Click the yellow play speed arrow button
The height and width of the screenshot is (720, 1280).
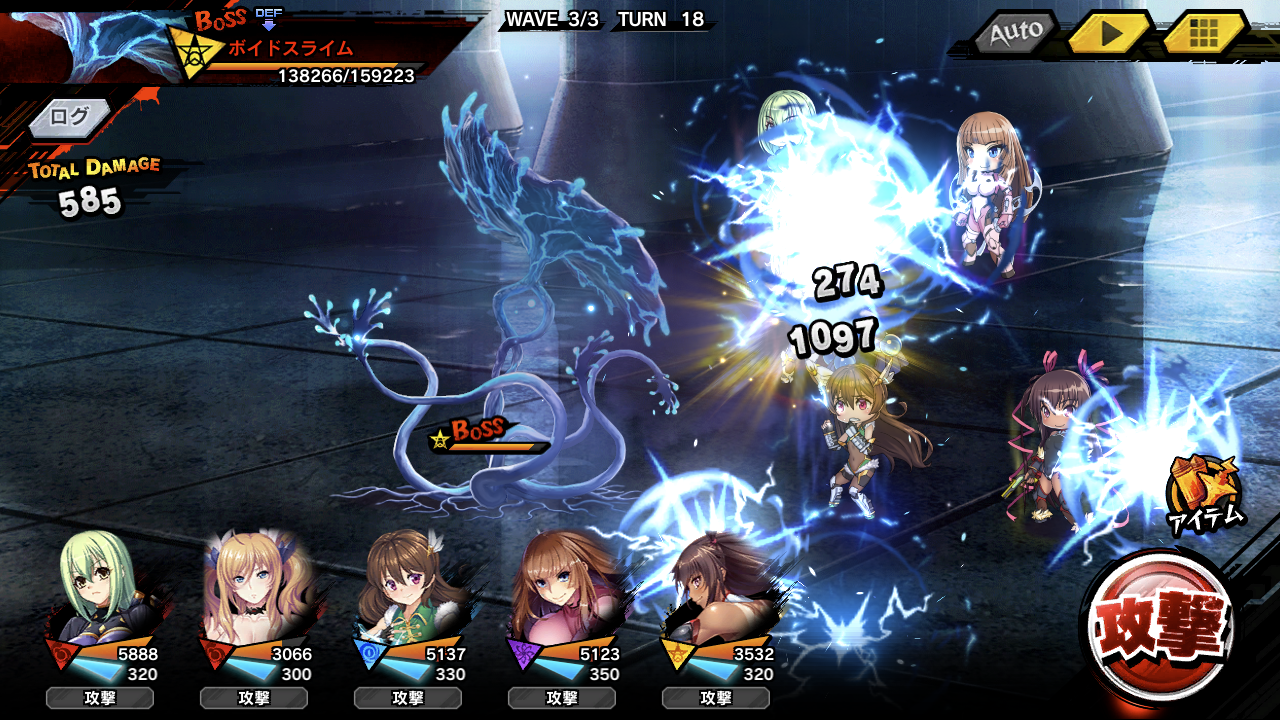point(1108,33)
